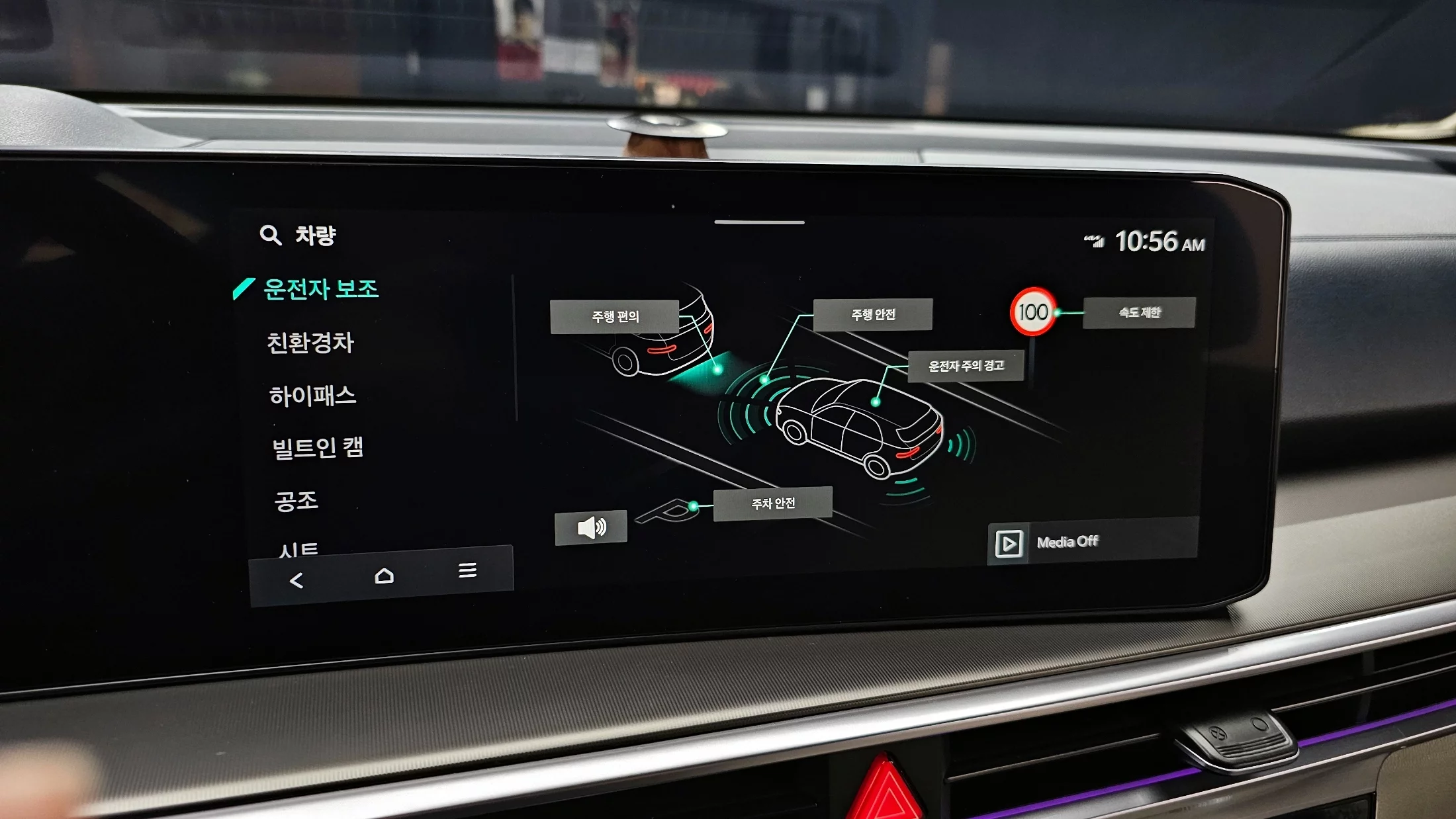Select the 공조 menu entry

pos(296,501)
